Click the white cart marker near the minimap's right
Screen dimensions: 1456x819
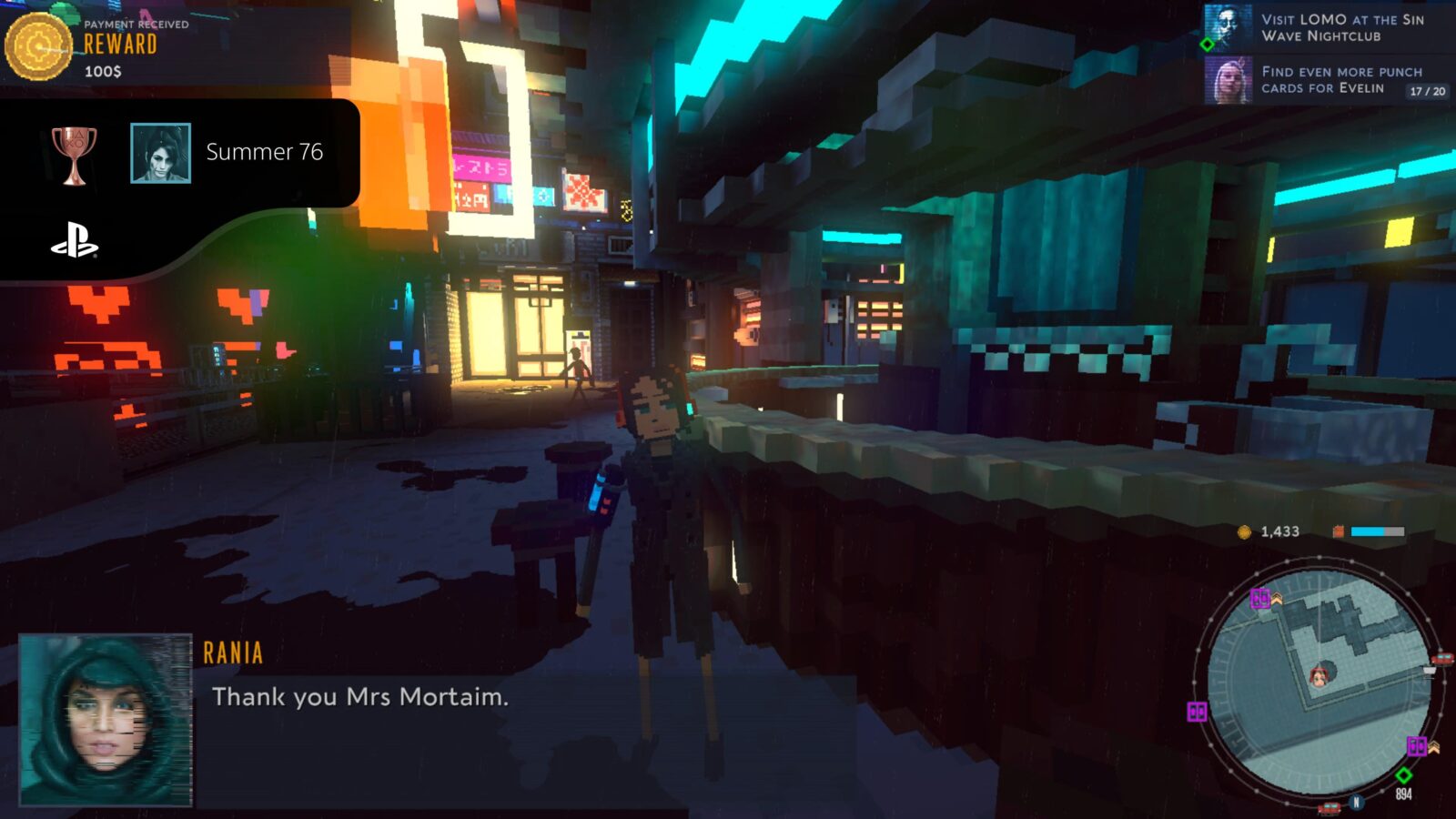[1428, 672]
